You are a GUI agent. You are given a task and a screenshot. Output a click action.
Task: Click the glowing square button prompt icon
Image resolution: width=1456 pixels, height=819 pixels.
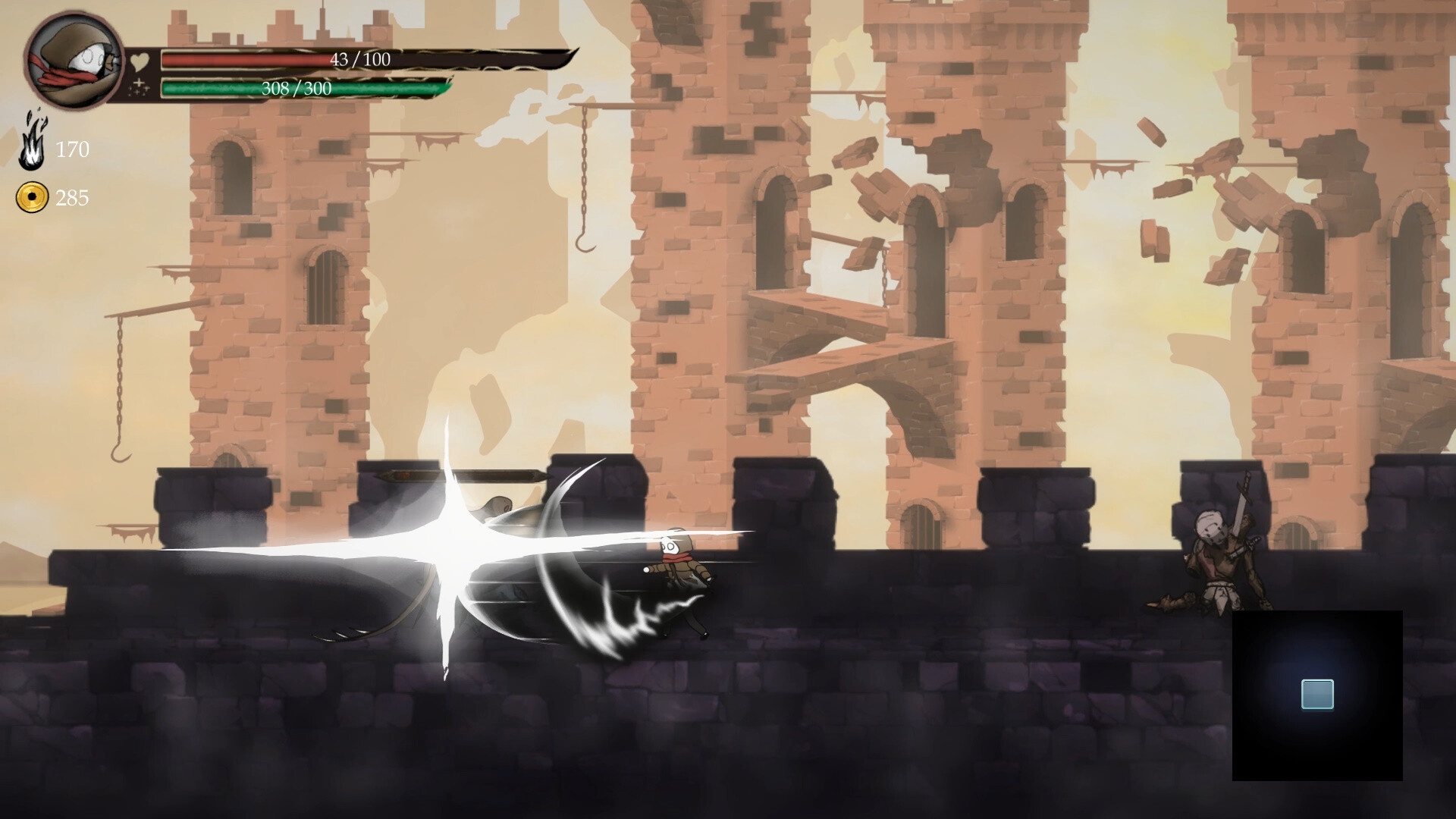coord(1319,692)
